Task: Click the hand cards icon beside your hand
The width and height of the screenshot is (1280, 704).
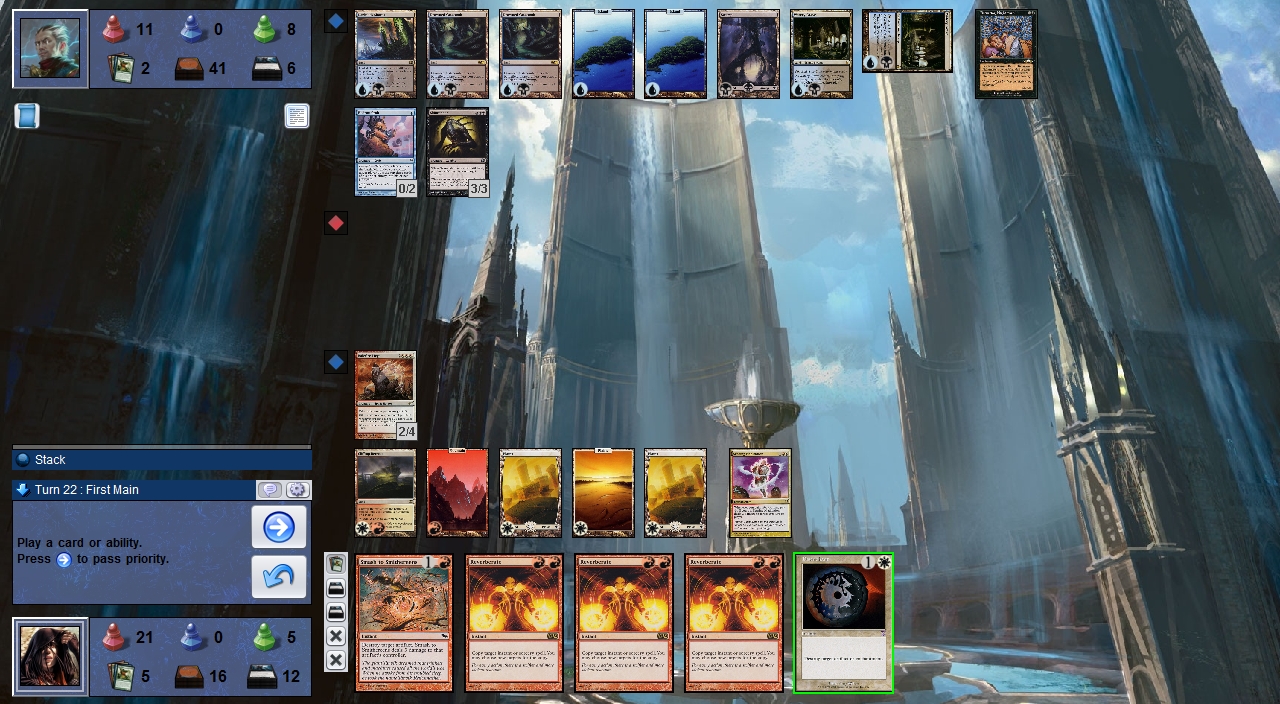Action: point(336,565)
